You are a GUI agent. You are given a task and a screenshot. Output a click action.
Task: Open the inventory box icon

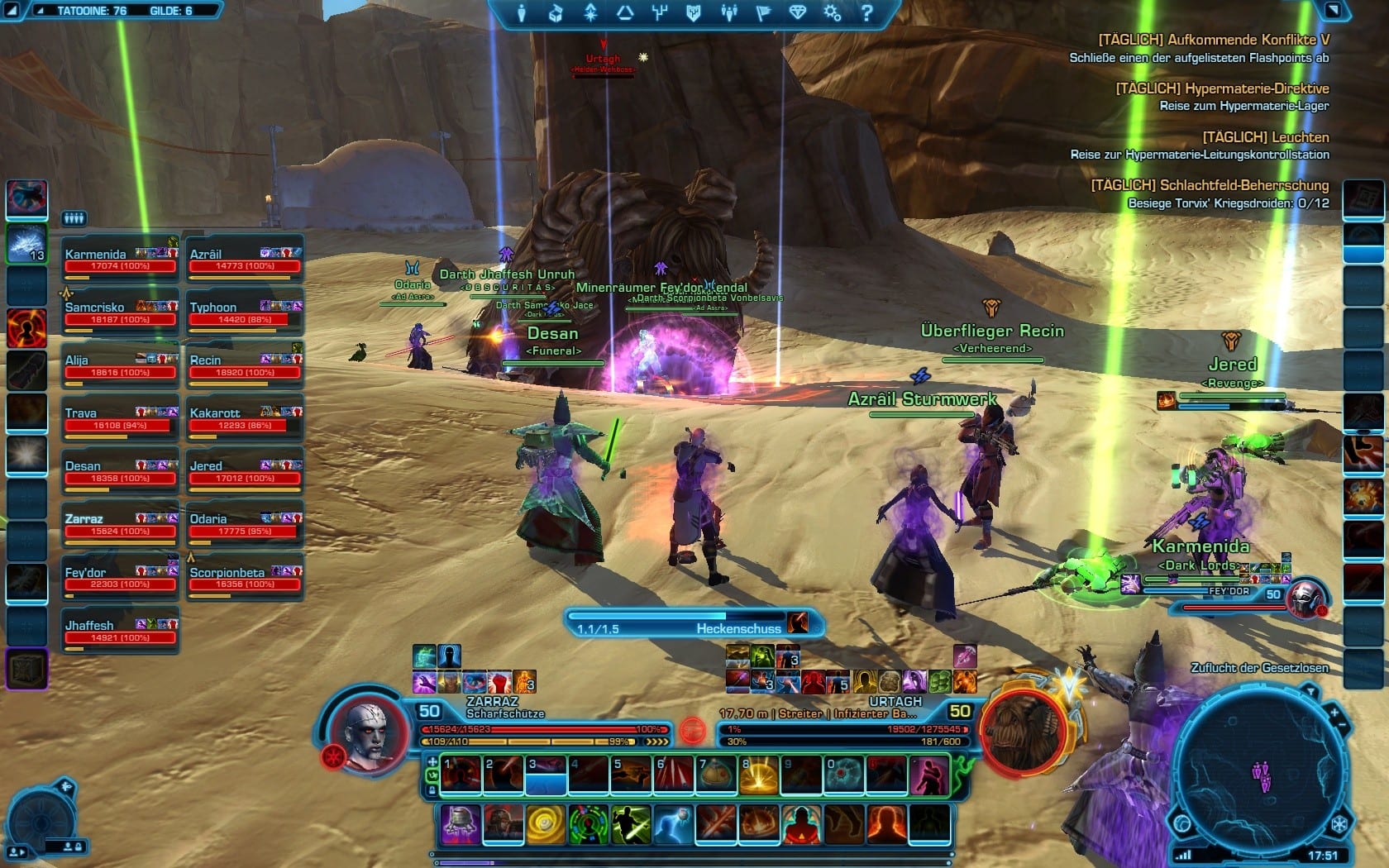pyautogui.click(x=556, y=13)
